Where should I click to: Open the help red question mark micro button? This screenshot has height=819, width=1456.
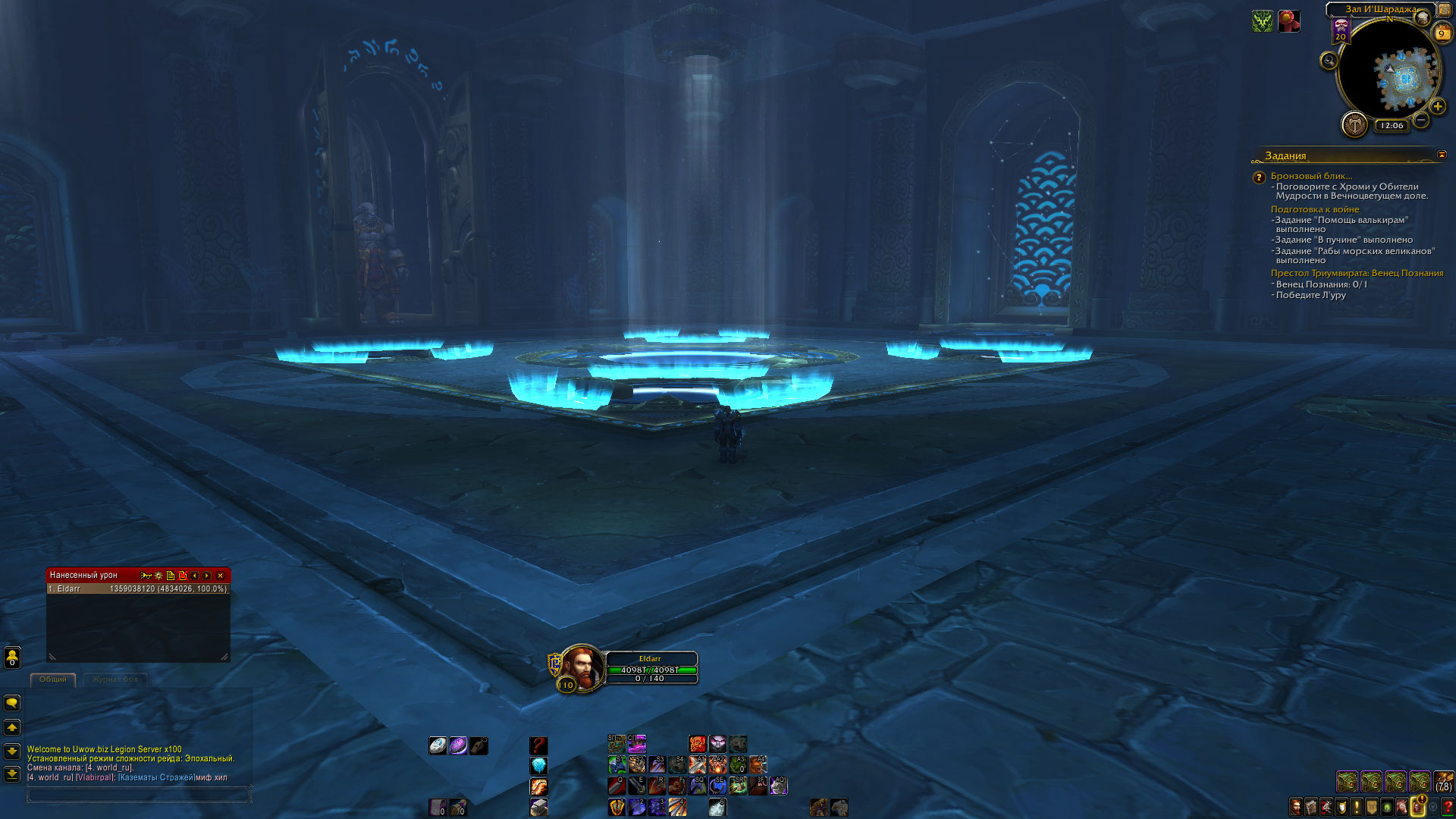point(1448,807)
